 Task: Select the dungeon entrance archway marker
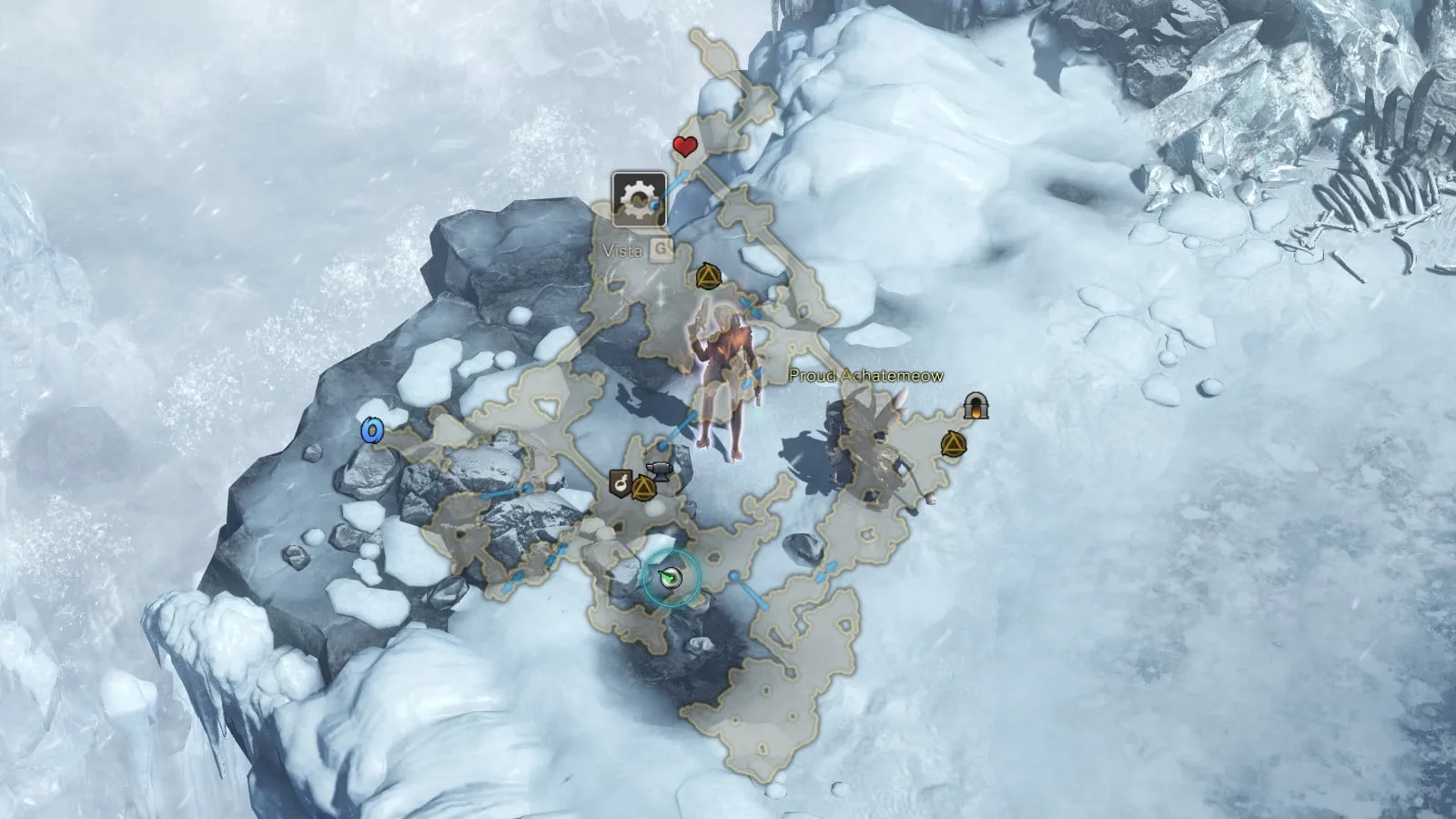tap(976, 406)
